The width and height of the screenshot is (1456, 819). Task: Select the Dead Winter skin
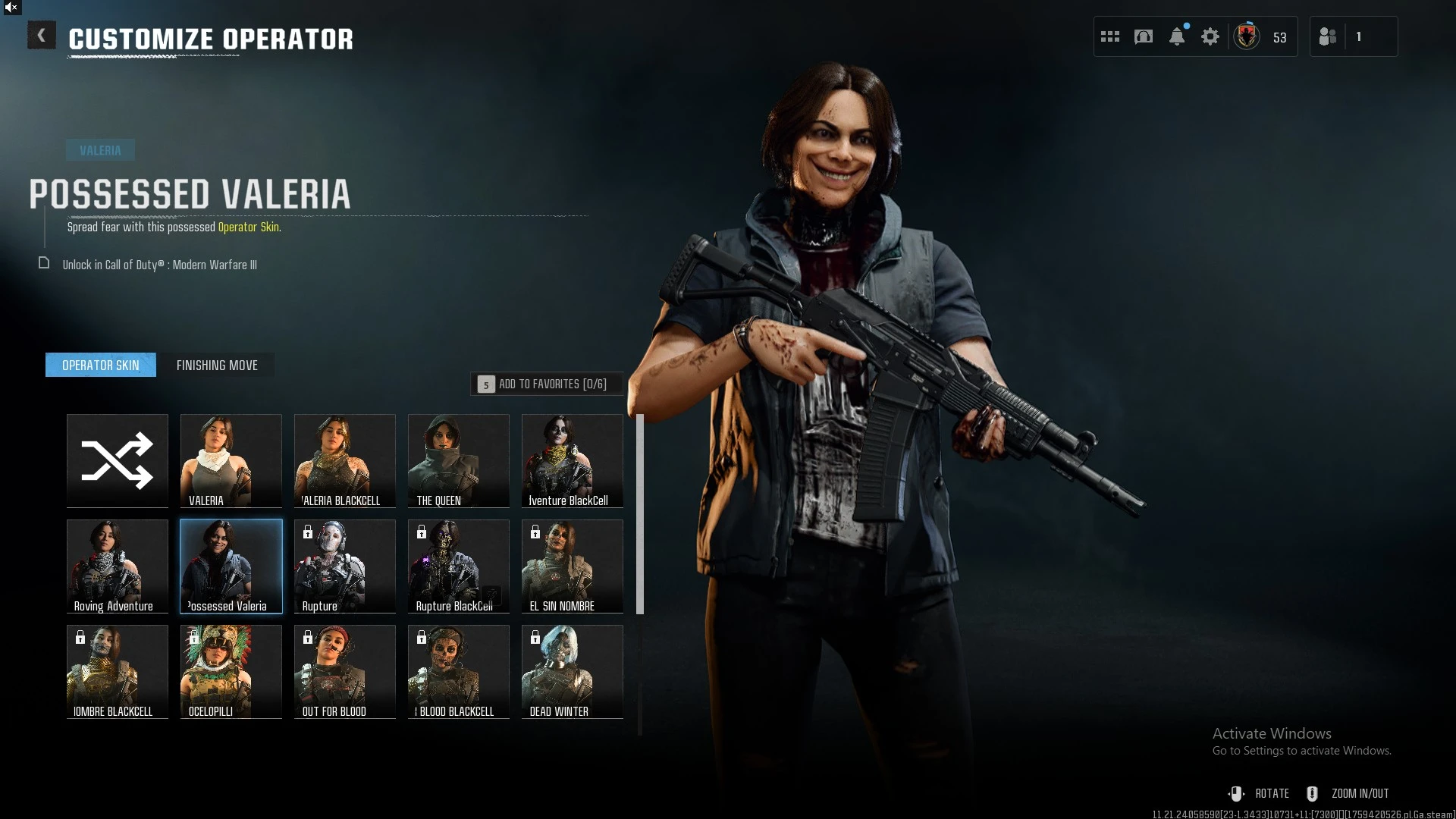(x=573, y=671)
